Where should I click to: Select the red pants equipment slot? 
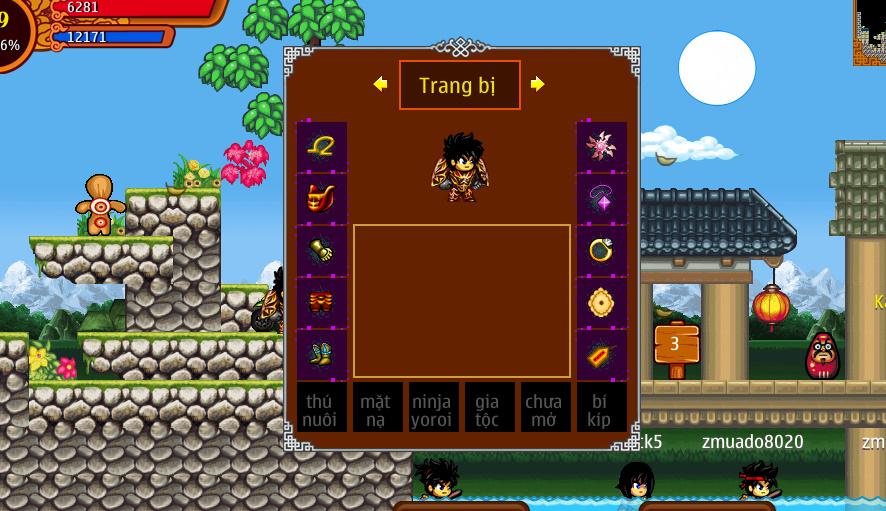coord(322,302)
